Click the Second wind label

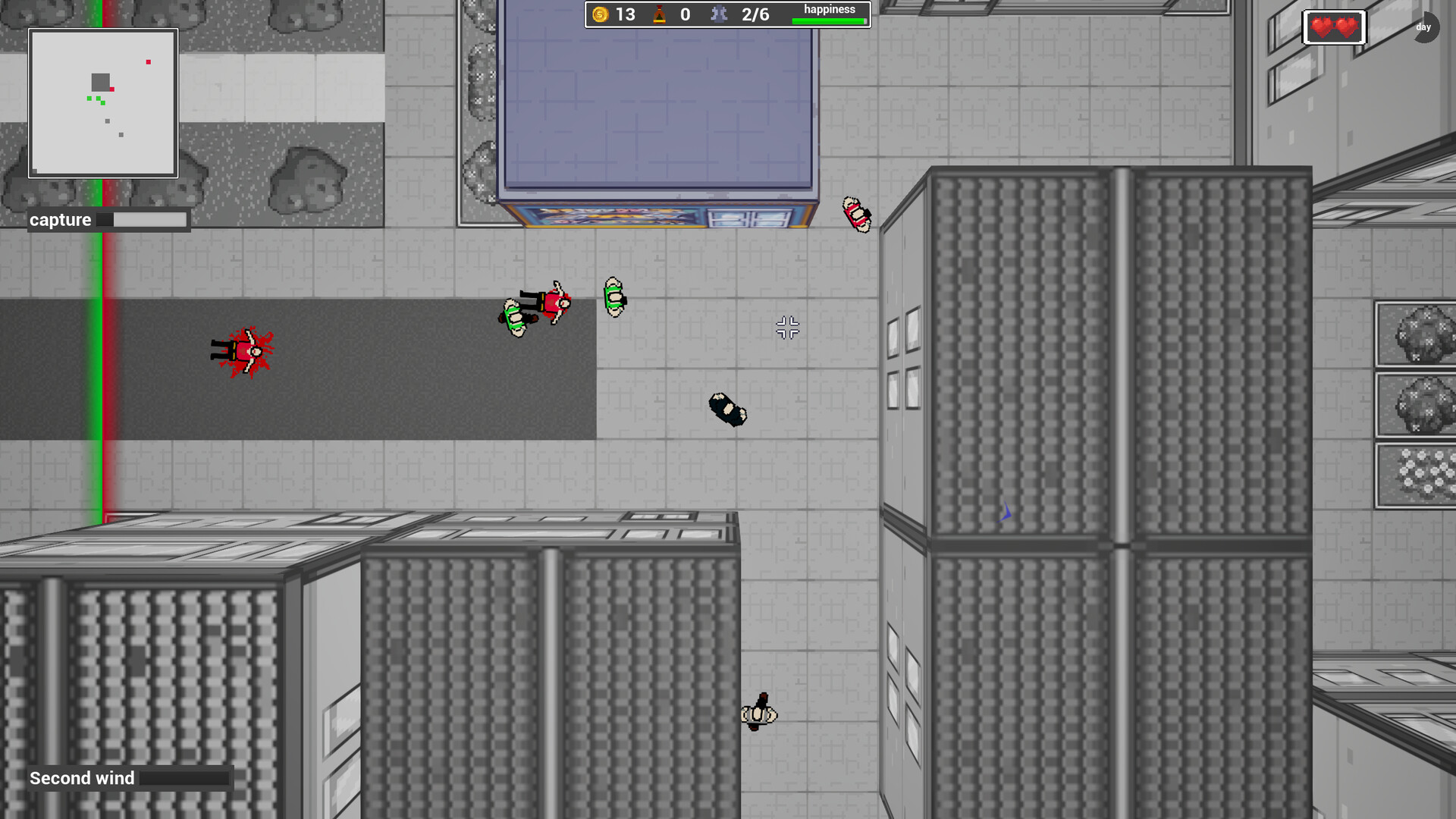point(80,777)
